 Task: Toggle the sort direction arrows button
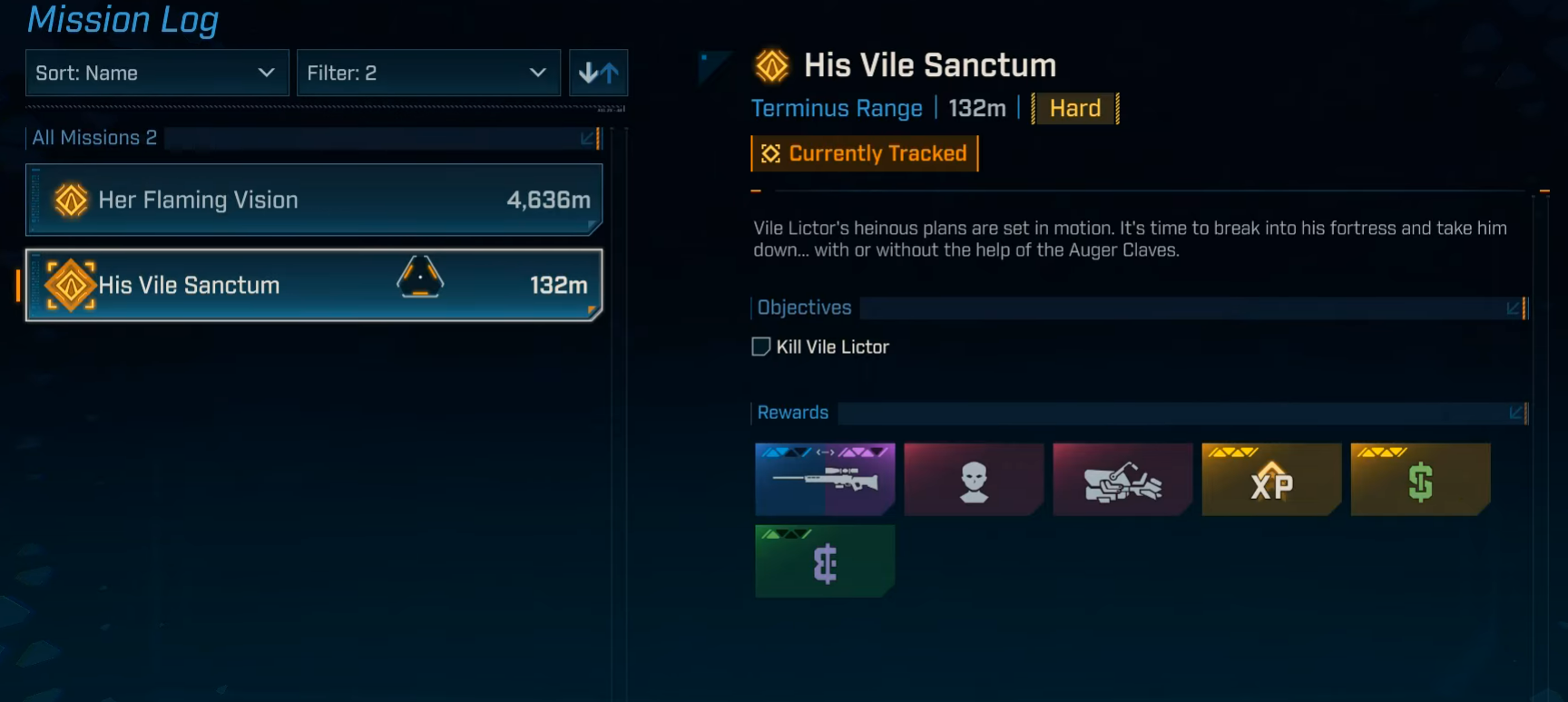coord(598,73)
